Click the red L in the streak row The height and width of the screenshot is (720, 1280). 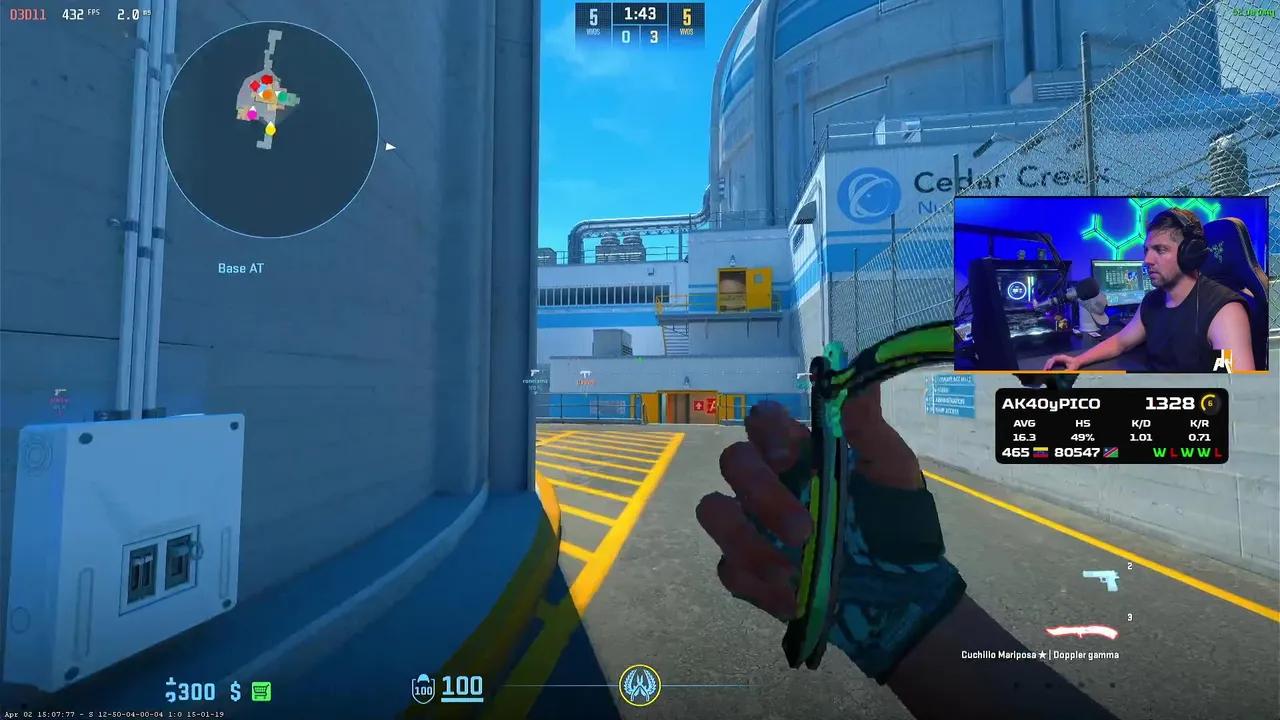point(1174,453)
